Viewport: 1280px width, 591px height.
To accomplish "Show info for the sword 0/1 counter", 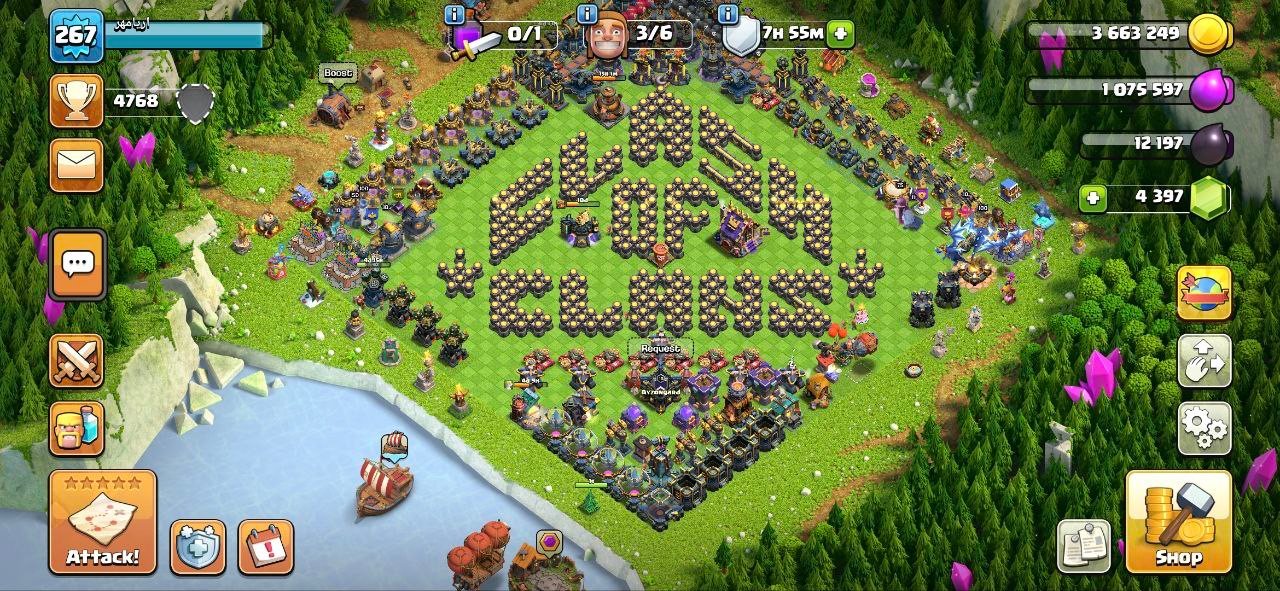I will coord(455,14).
